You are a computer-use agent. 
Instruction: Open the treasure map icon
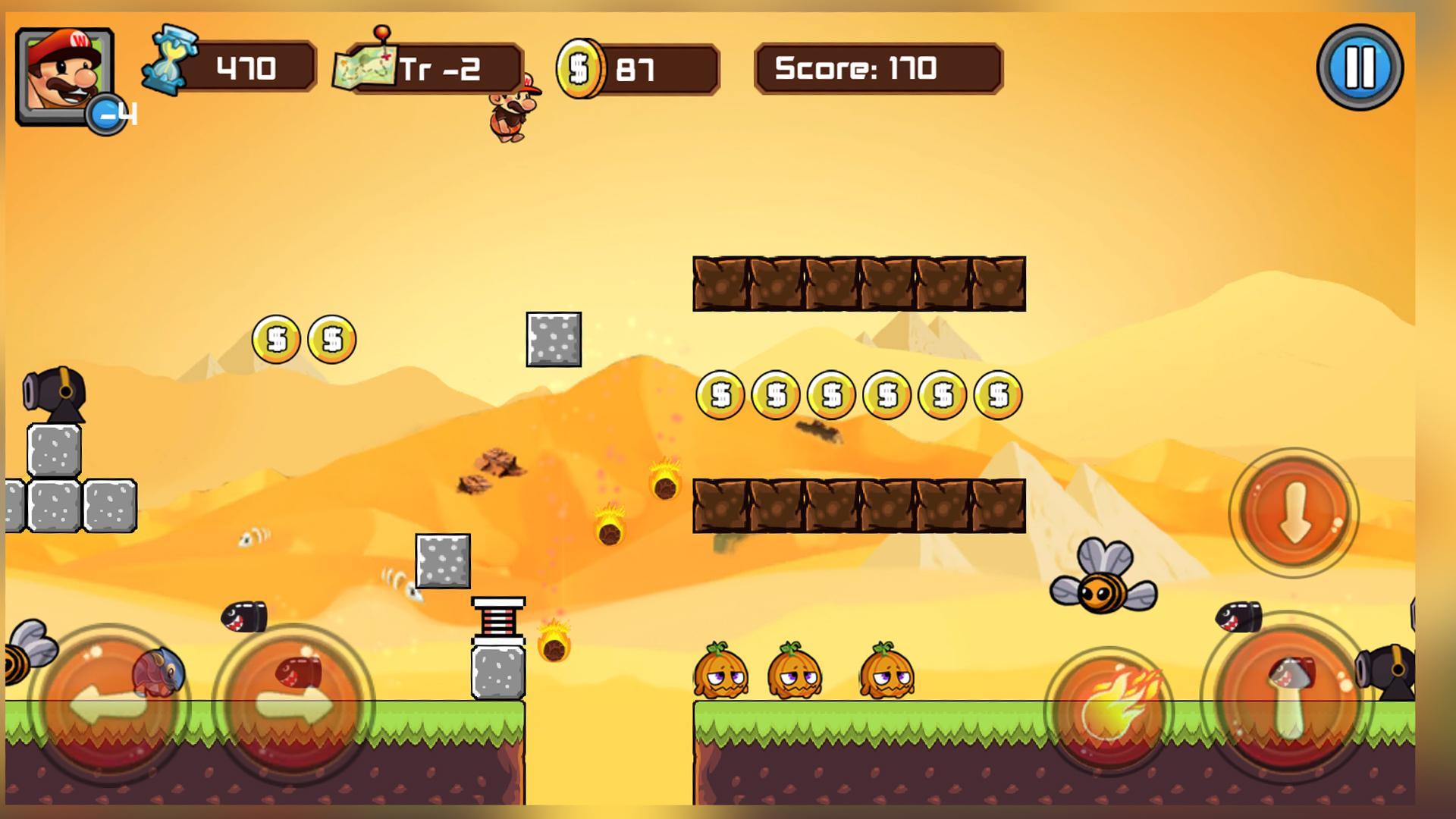(365, 68)
